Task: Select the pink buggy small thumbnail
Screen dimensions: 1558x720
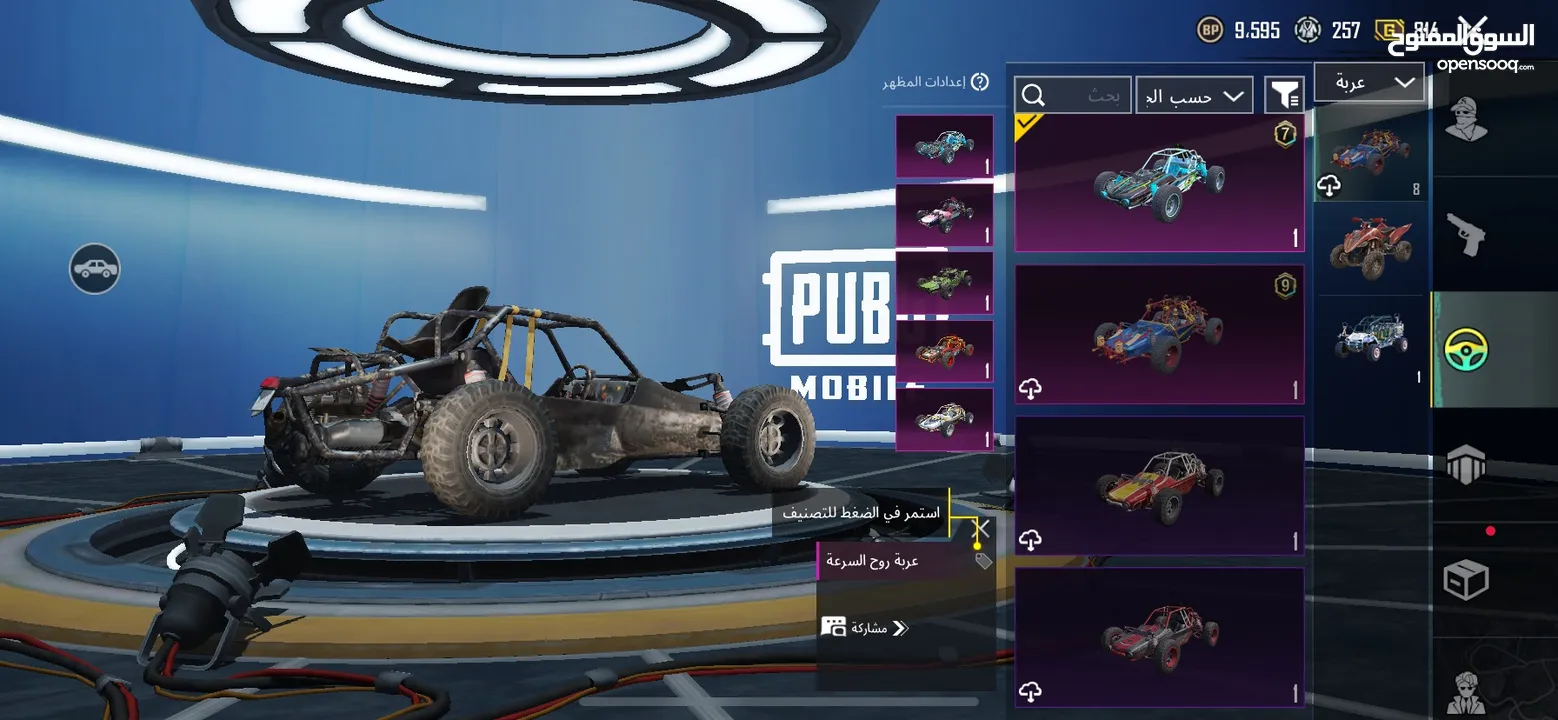Action: coord(944,215)
